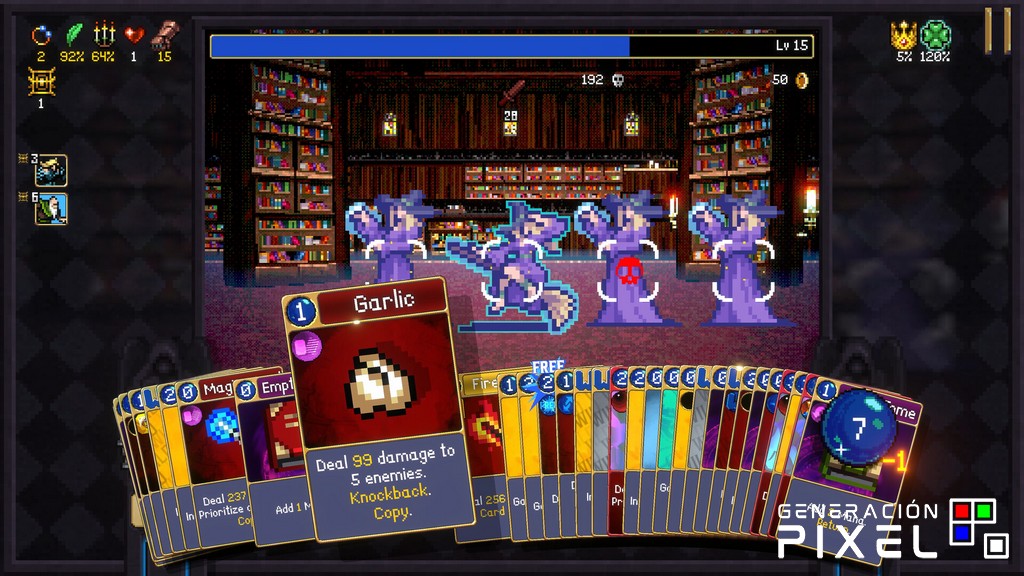The height and width of the screenshot is (576, 1024).
Task: Click the green clover luck icon
Action: (x=935, y=35)
